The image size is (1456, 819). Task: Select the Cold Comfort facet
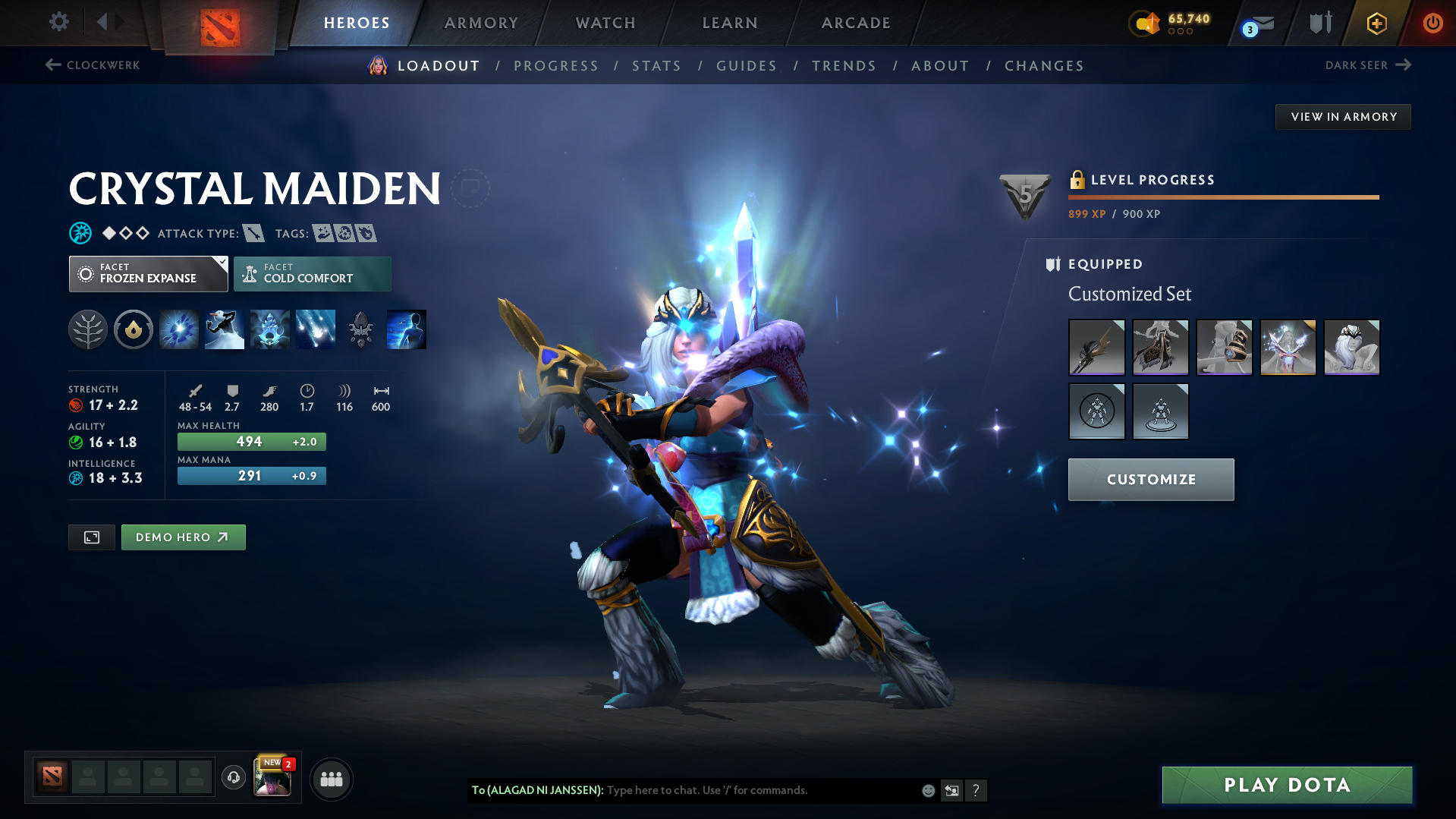tap(312, 273)
